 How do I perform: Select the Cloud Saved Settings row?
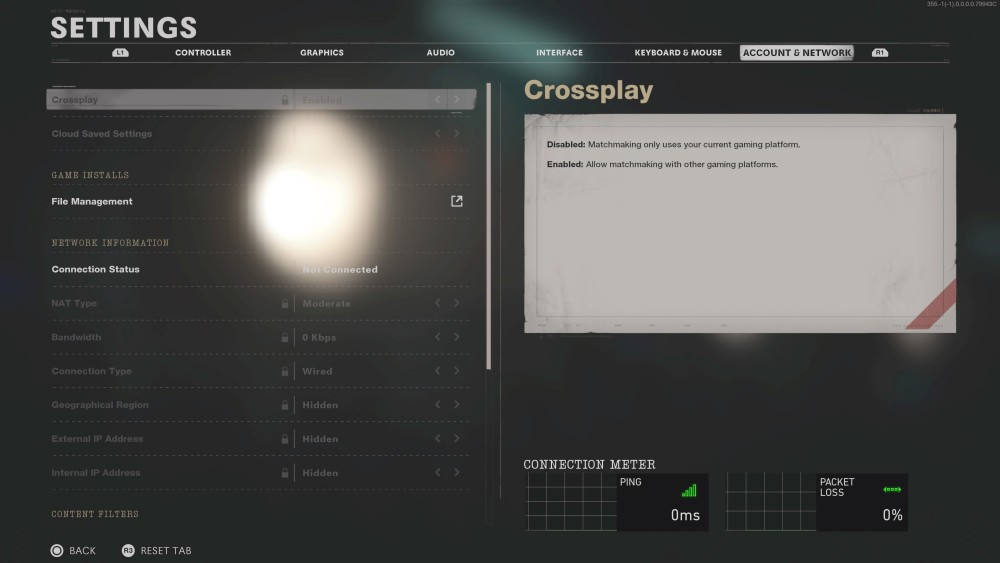(102, 134)
